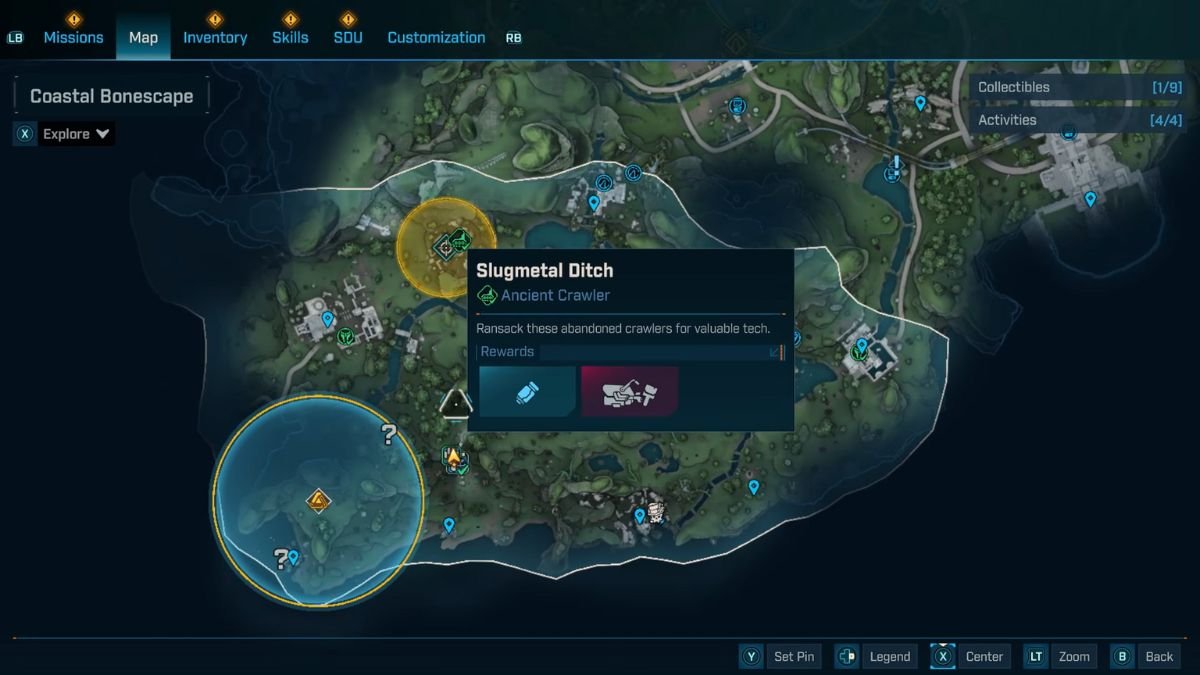The height and width of the screenshot is (675, 1200).
Task: Go Back from the map
Action: click(1146, 656)
